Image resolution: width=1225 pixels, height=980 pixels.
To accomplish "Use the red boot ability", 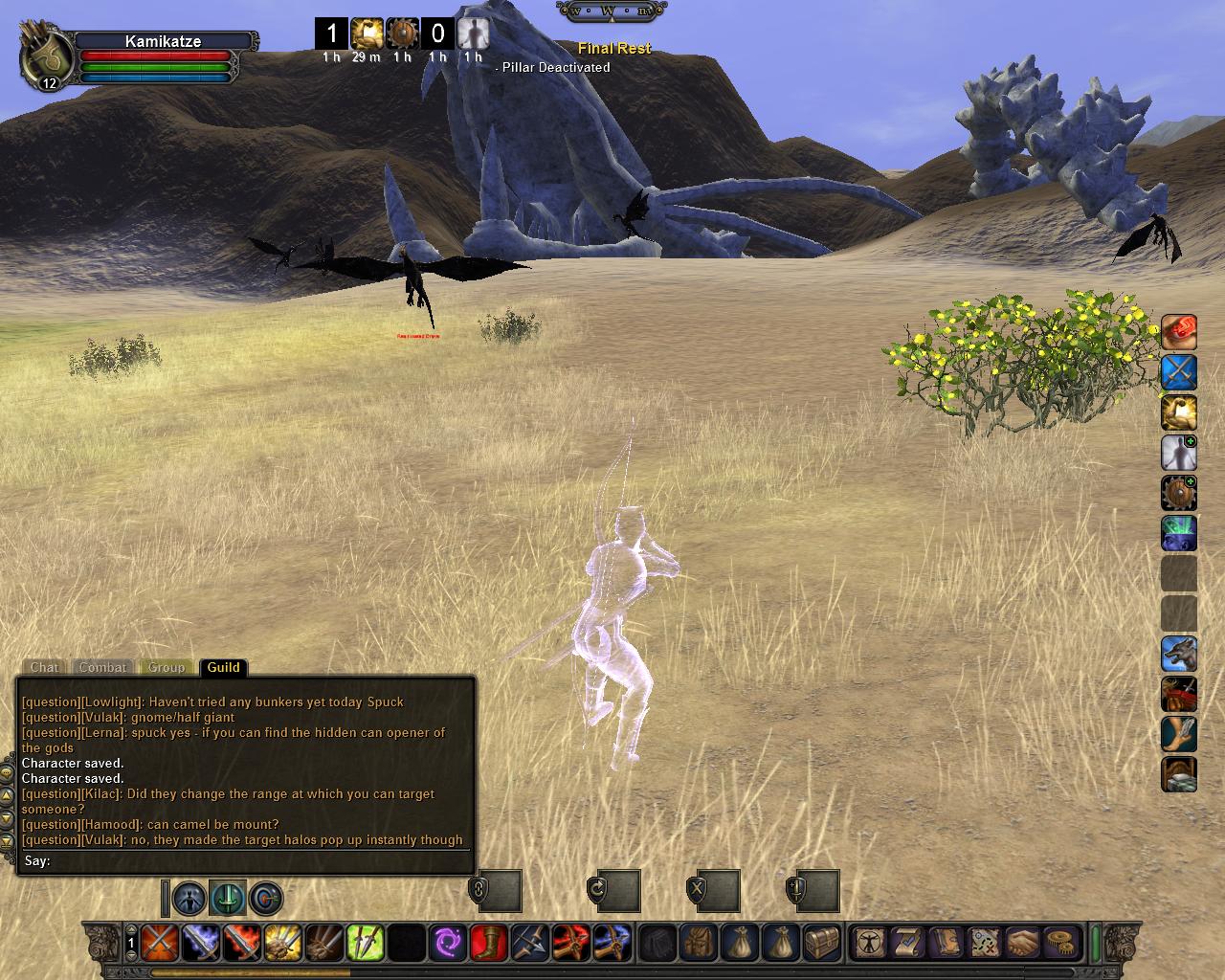I will [x=488, y=943].
